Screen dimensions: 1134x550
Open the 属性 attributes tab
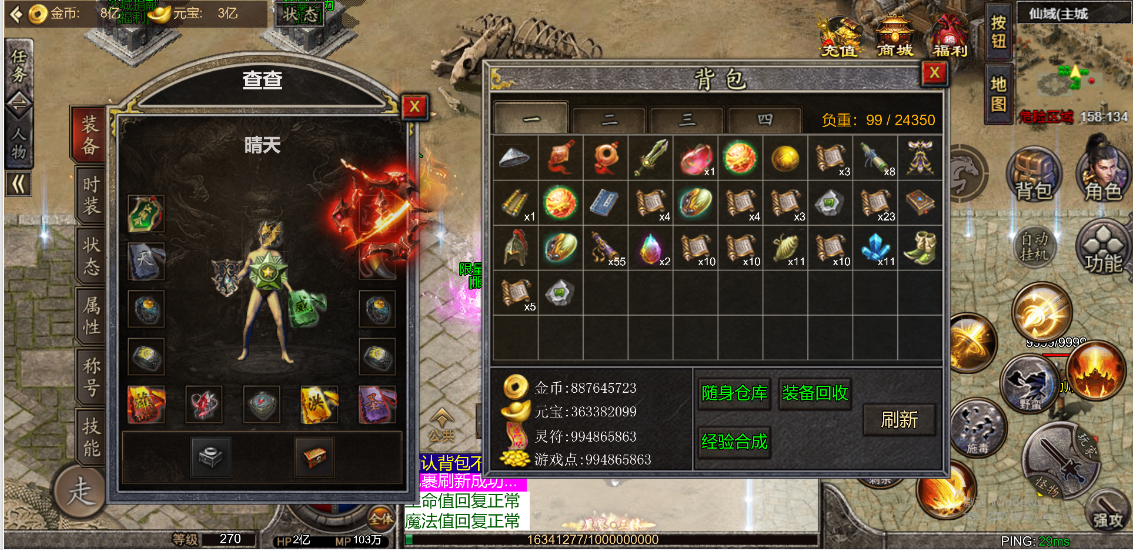92,316
